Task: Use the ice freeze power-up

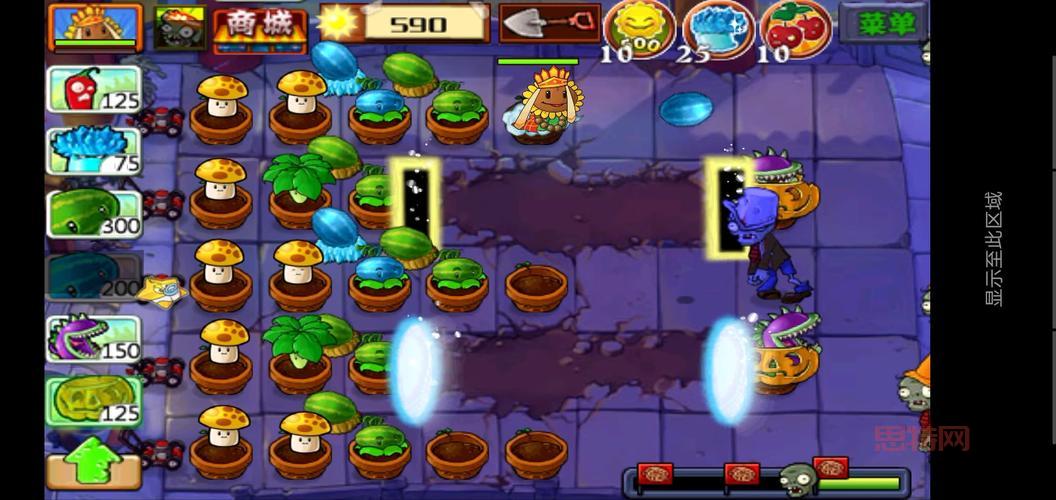Action: [x=718, y=26]
